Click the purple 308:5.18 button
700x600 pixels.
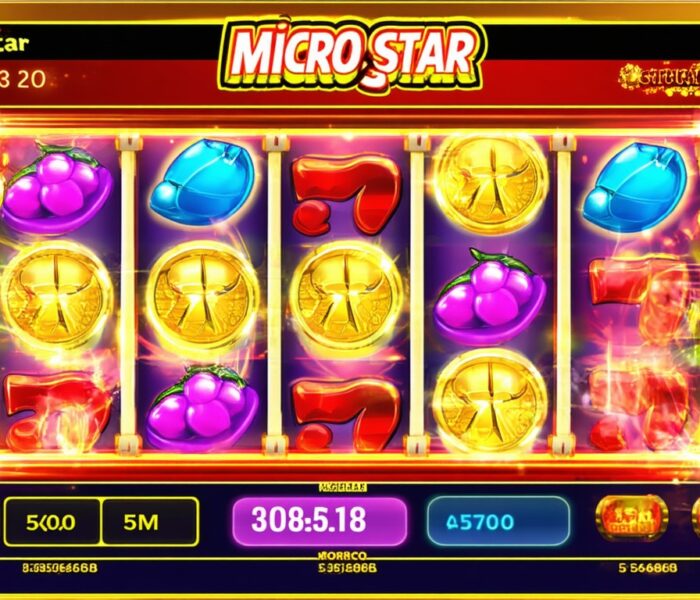[x=319, y=521]
